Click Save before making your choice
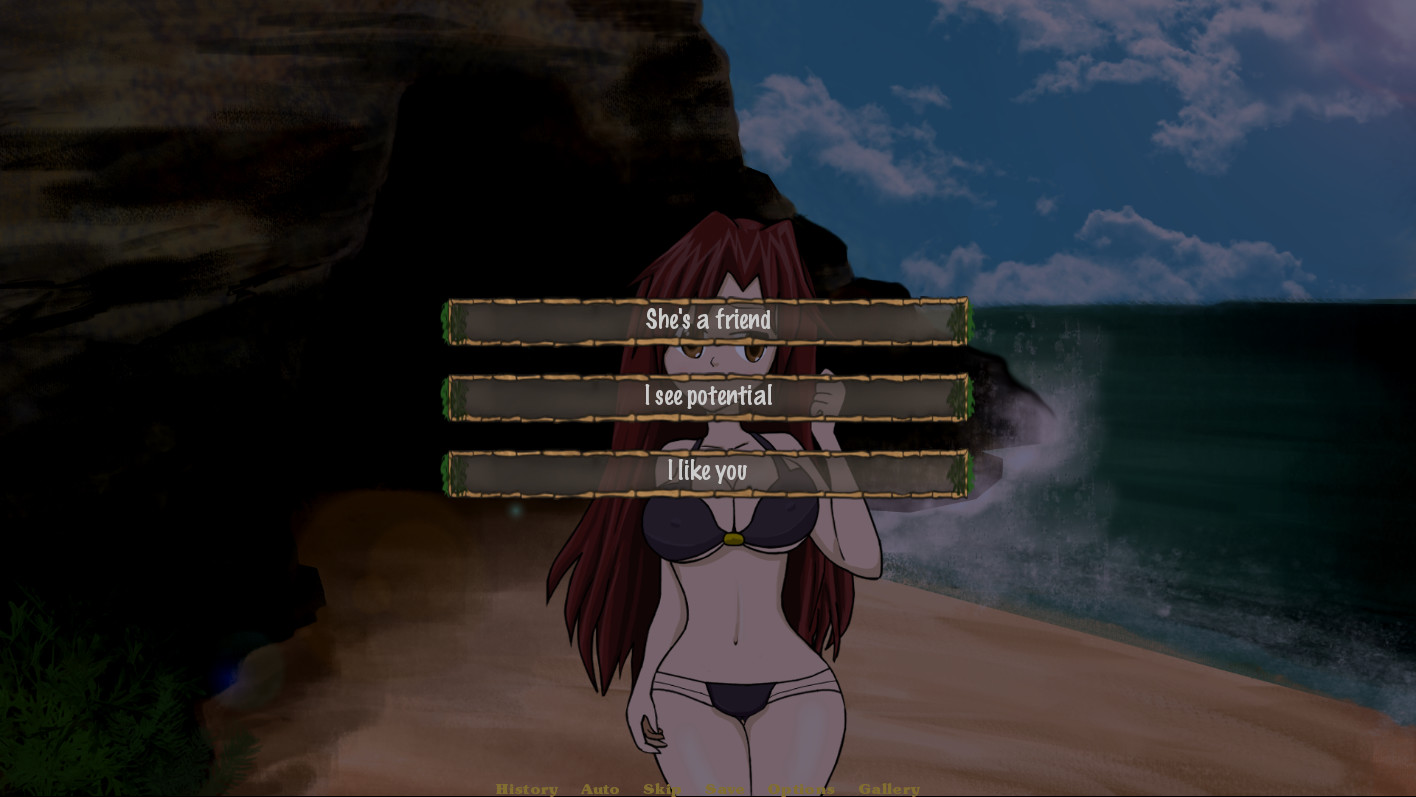 pos(726,789)
